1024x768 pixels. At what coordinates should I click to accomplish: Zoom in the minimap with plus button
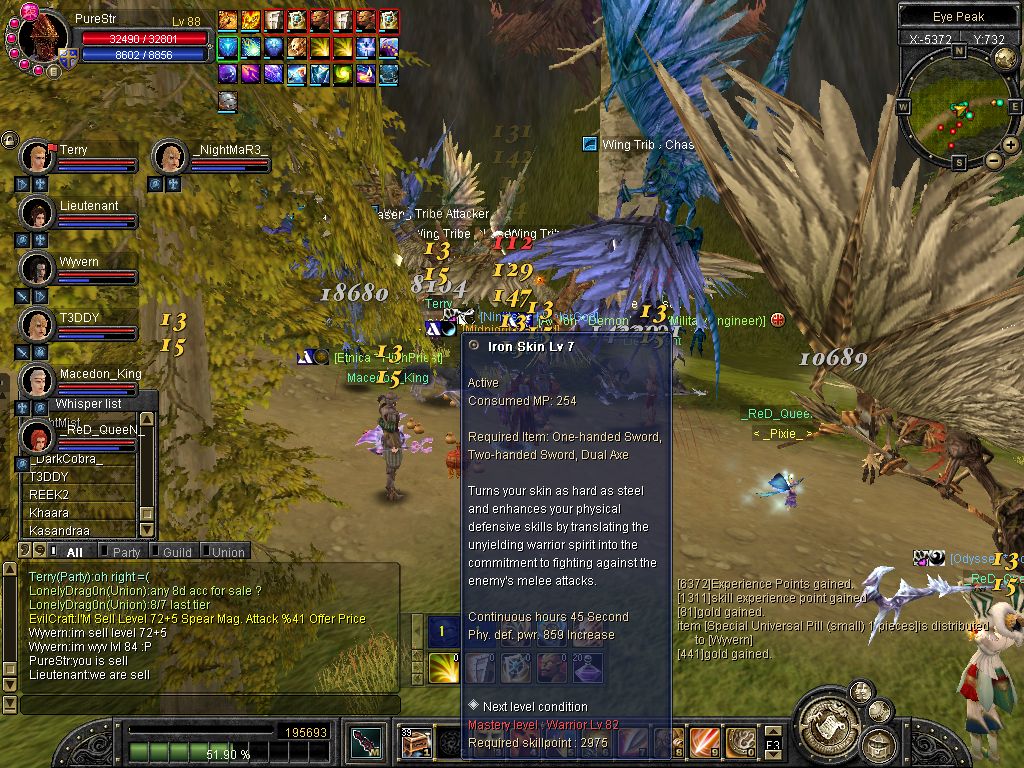click(1011, 145)
